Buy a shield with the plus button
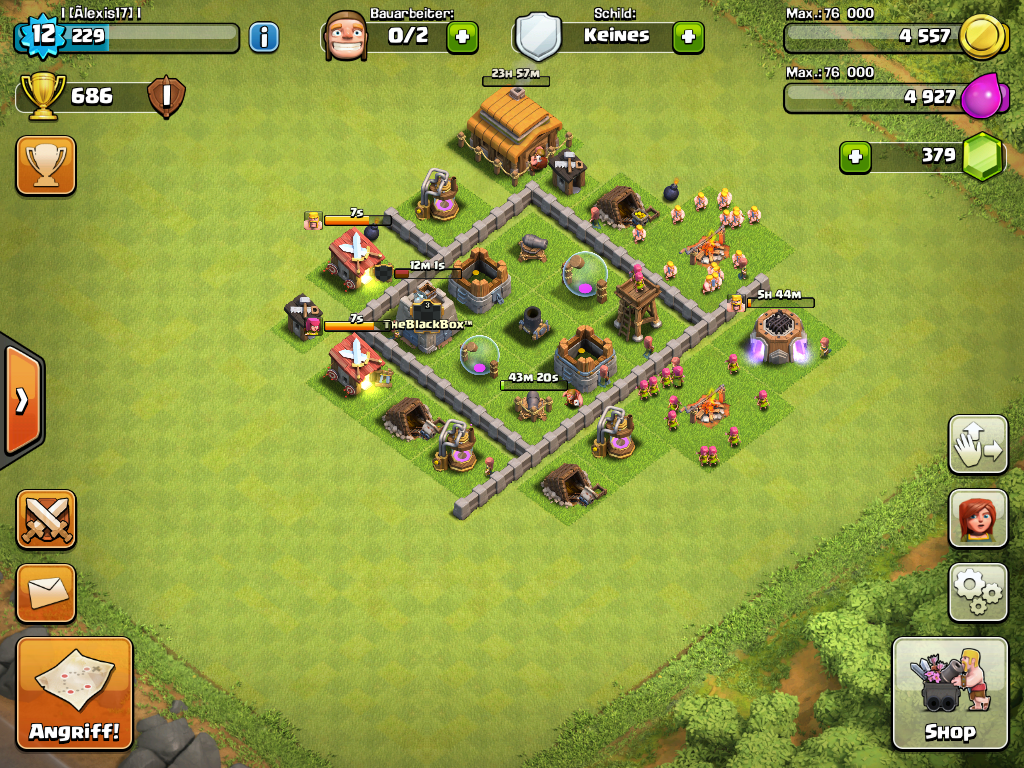The width and height of the screenshot is (1024, 768). click(687, 37)
